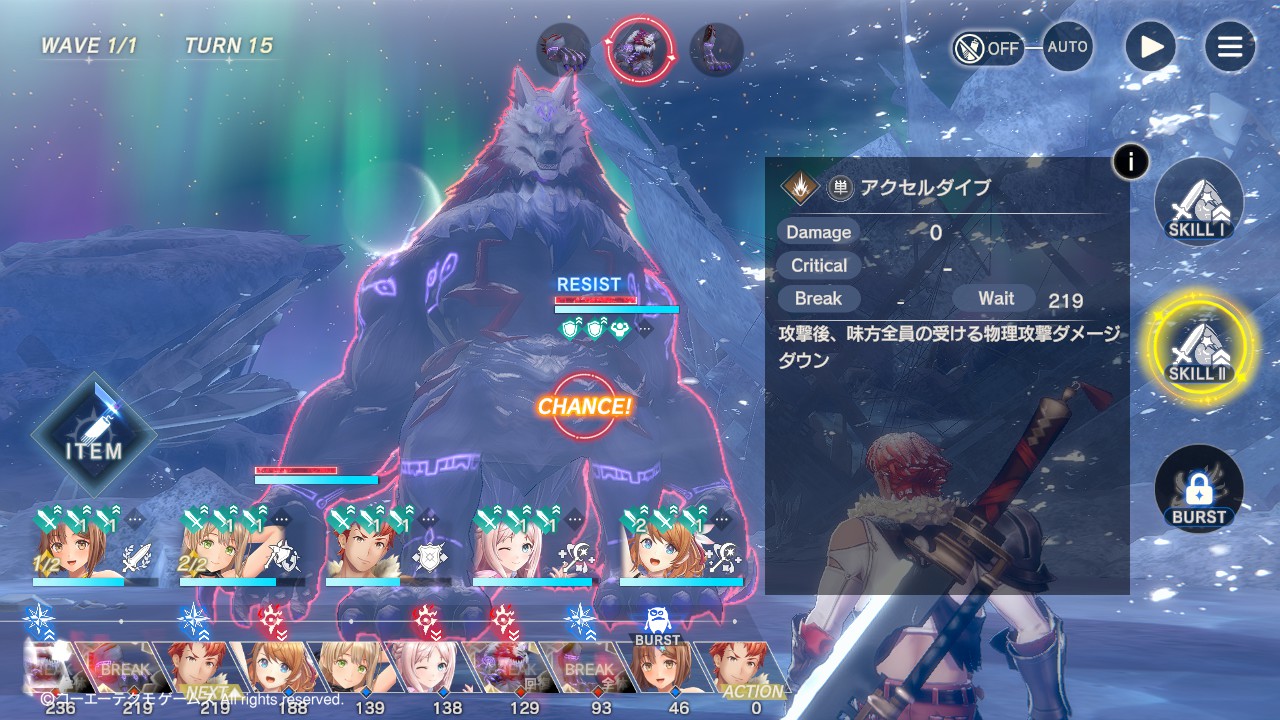This screenshot has height=720, width=1280.
Task: Use the highlighted SKILL II button
Action: coord(1198,346)
